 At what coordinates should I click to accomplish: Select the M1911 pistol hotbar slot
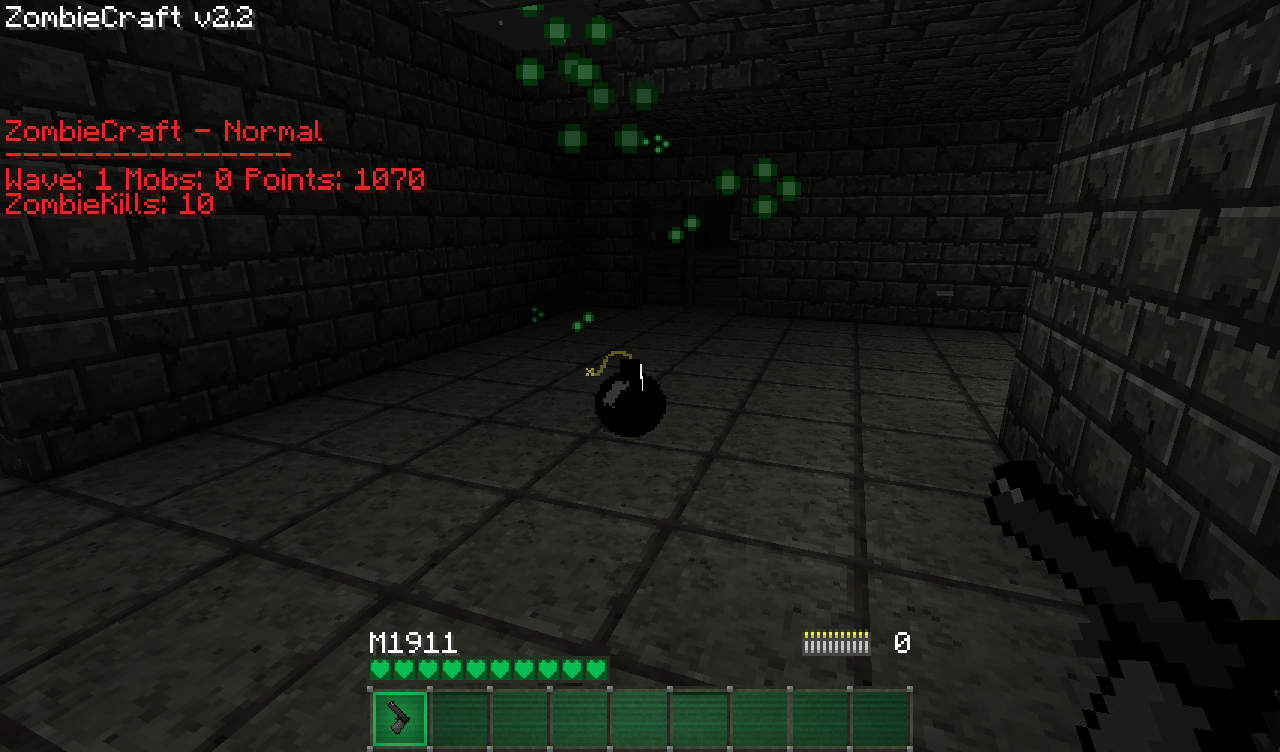[x=400, y=718]
